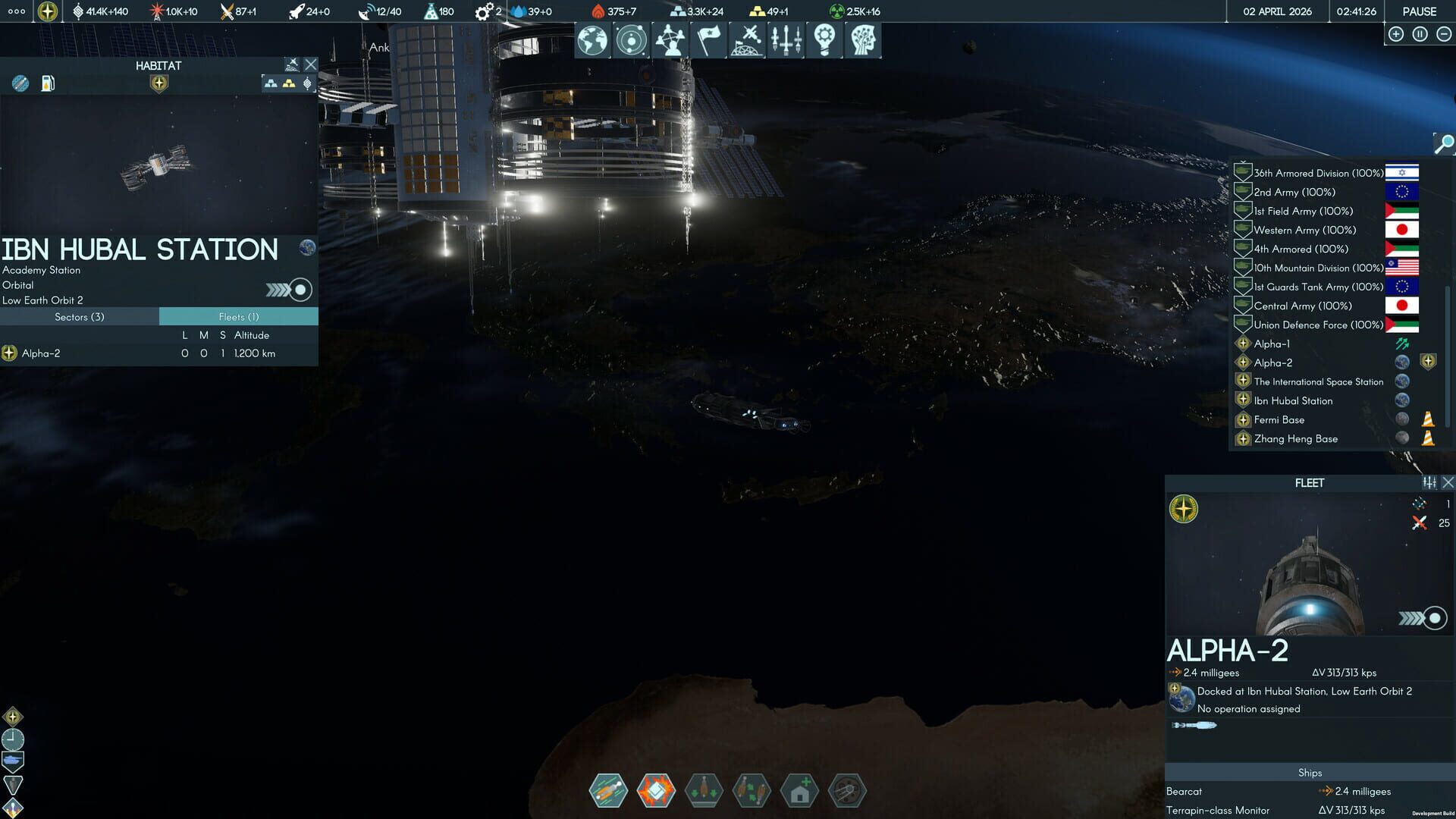This screenshot has width=1456, height=819.
Task: Open the solar system map view
Action: coord(631,39)
